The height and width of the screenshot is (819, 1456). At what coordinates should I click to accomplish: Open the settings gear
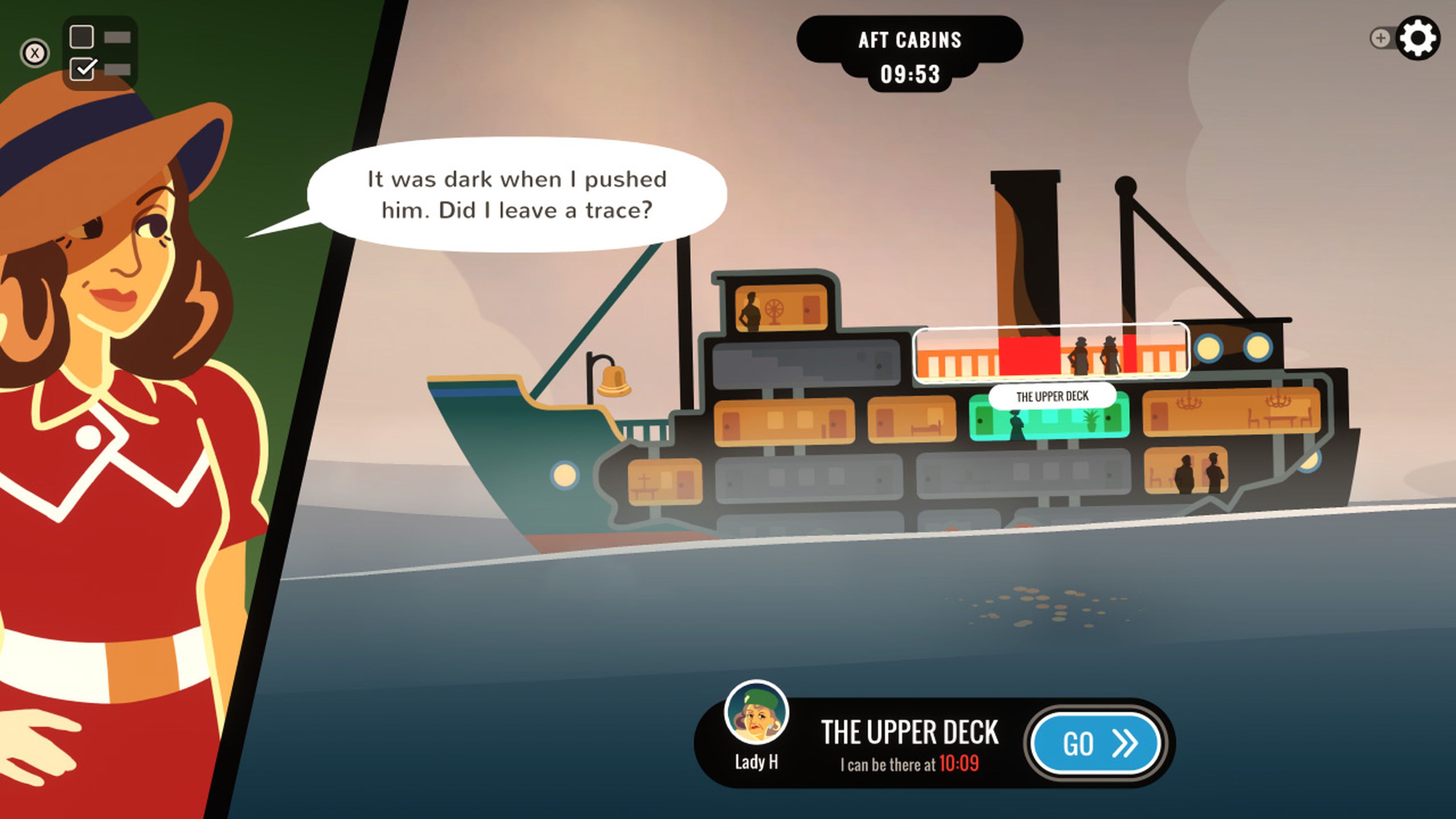point(1418,37)
